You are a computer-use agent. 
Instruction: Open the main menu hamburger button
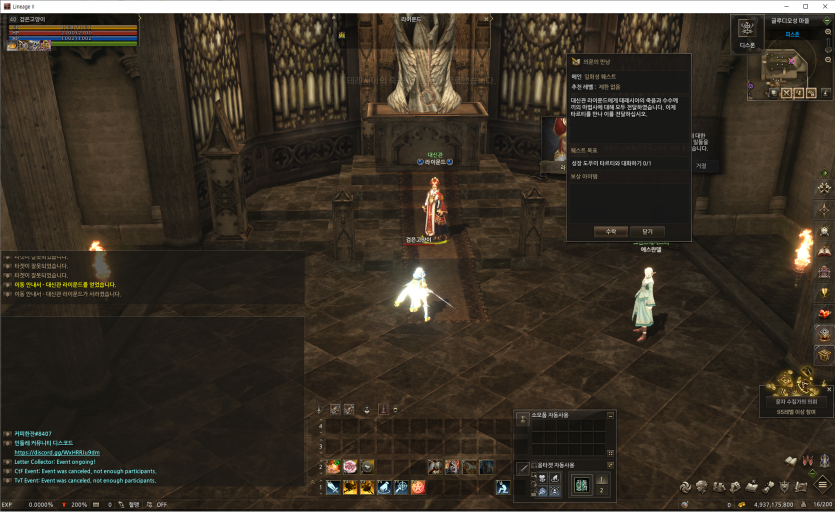824,485
